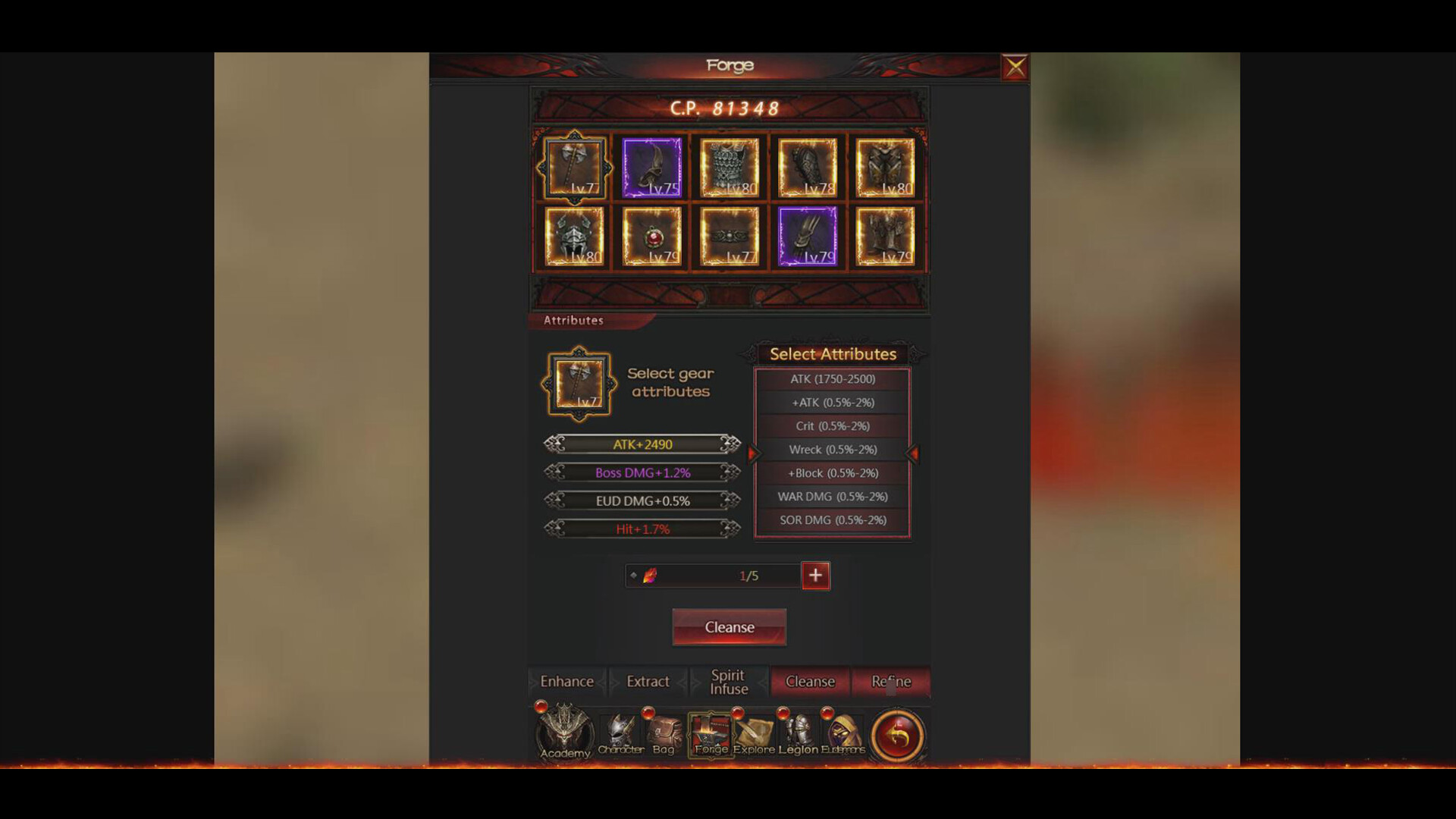Click the 1/5 material progress bar
The width and height of the screenshot is (1456, 819).
(x=713, y=576)
